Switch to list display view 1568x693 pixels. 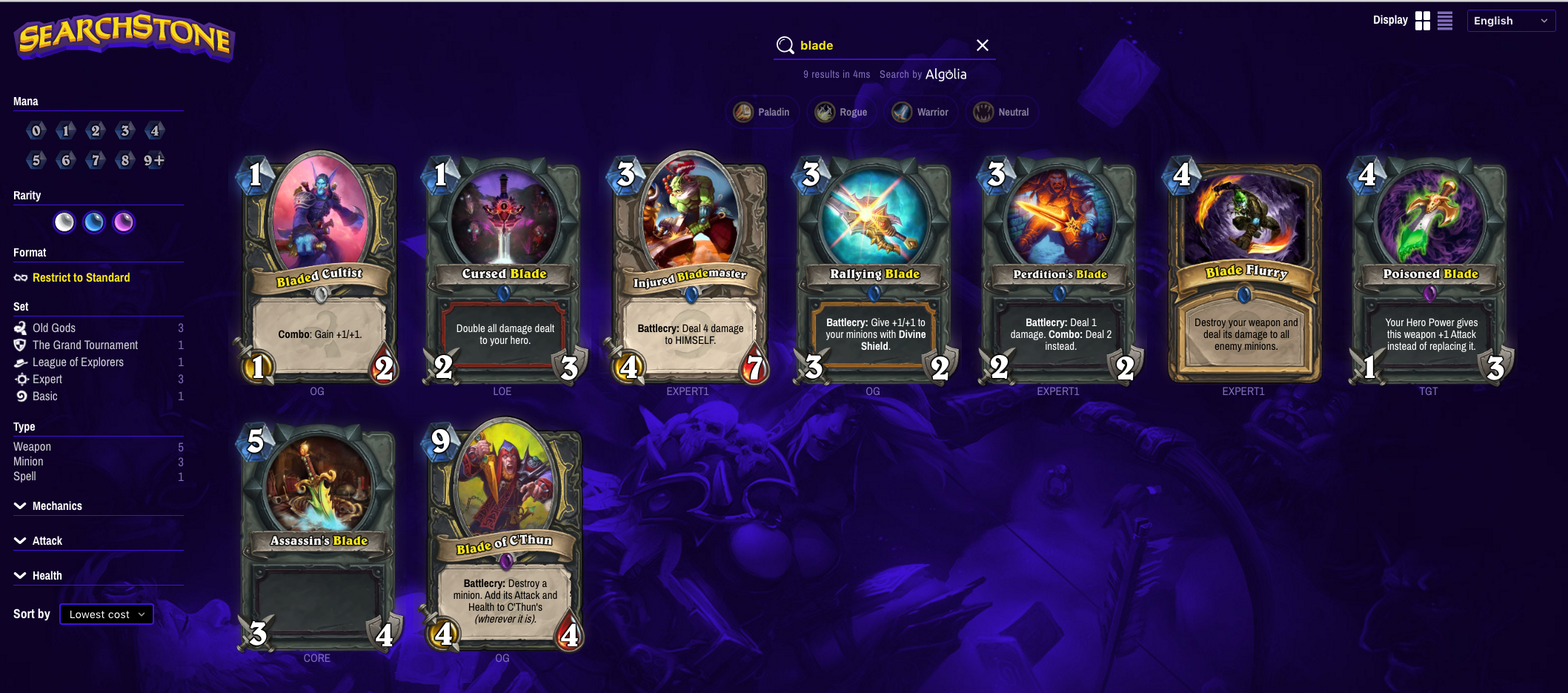click(1444, 21)
